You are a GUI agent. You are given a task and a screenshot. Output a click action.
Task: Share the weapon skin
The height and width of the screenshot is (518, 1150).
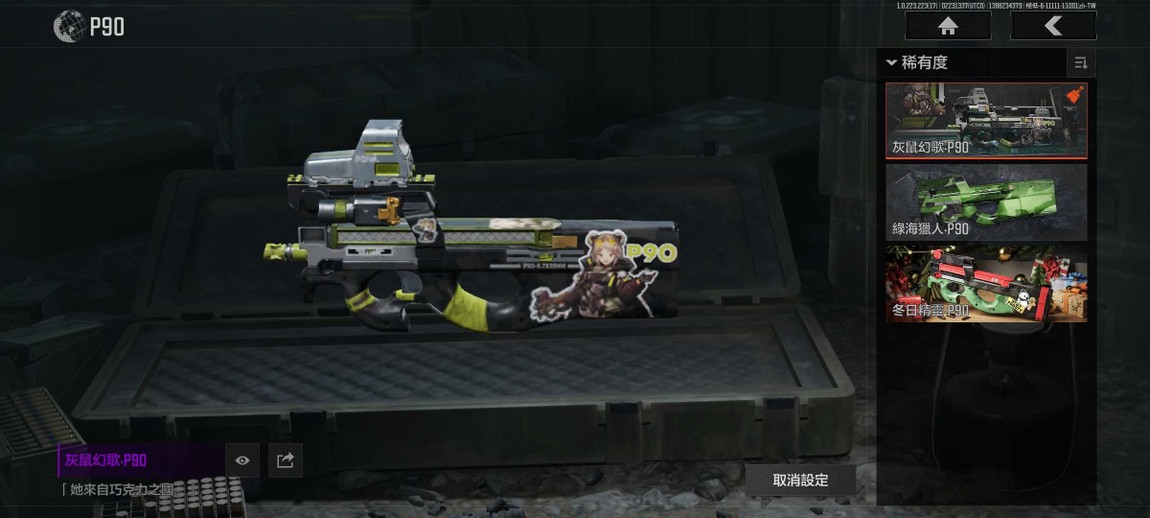click(x=285, y=461)
